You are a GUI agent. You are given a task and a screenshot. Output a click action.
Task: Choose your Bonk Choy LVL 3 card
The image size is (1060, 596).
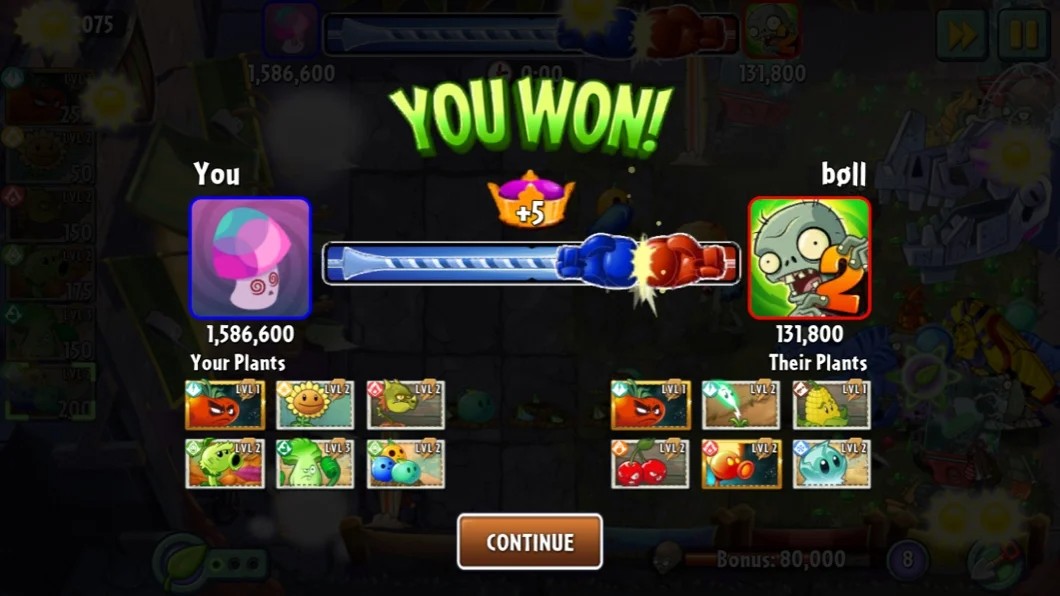point(315,464)
